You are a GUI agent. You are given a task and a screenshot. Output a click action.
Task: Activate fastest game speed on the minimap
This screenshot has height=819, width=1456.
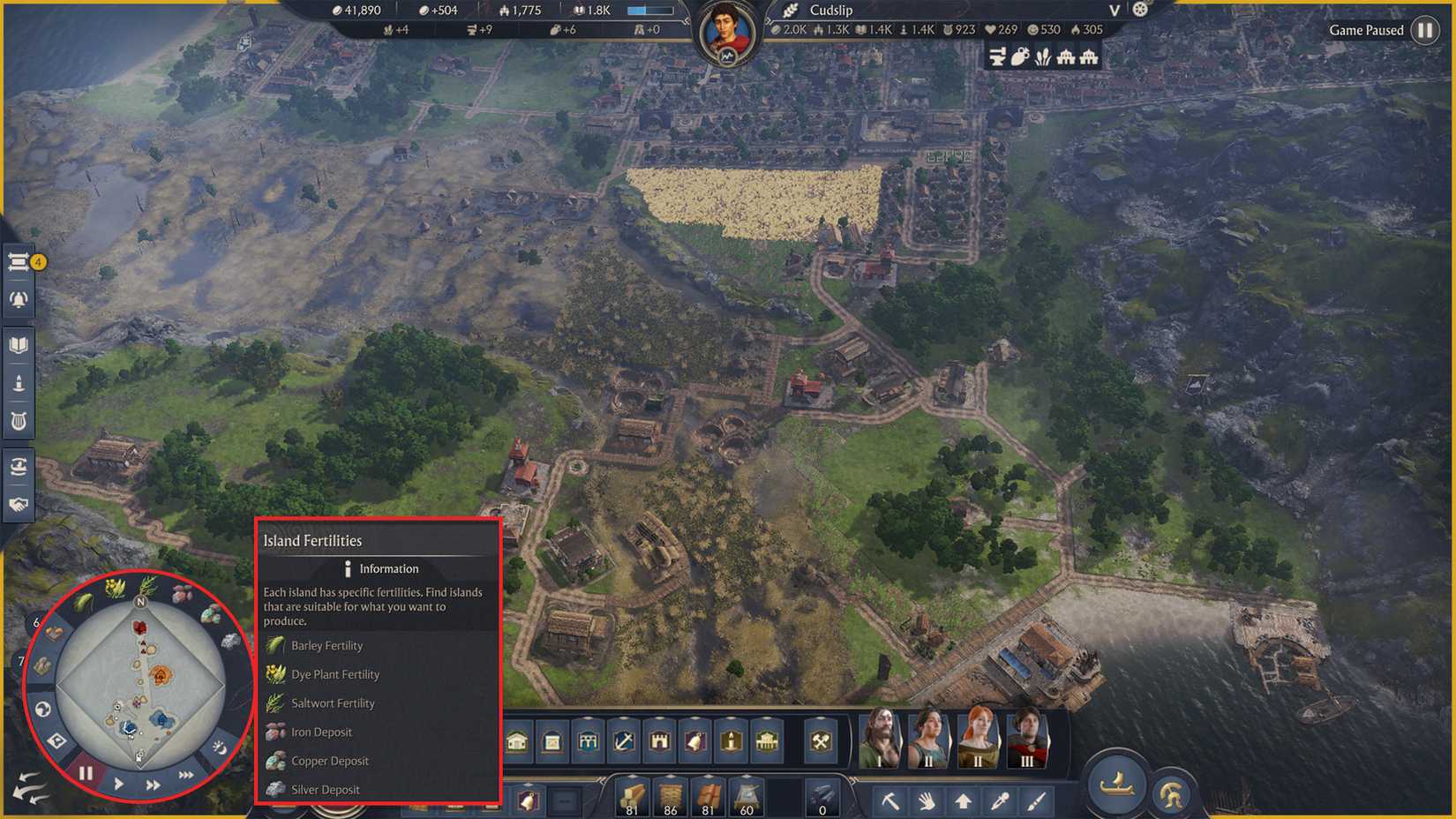click(186, 773)
